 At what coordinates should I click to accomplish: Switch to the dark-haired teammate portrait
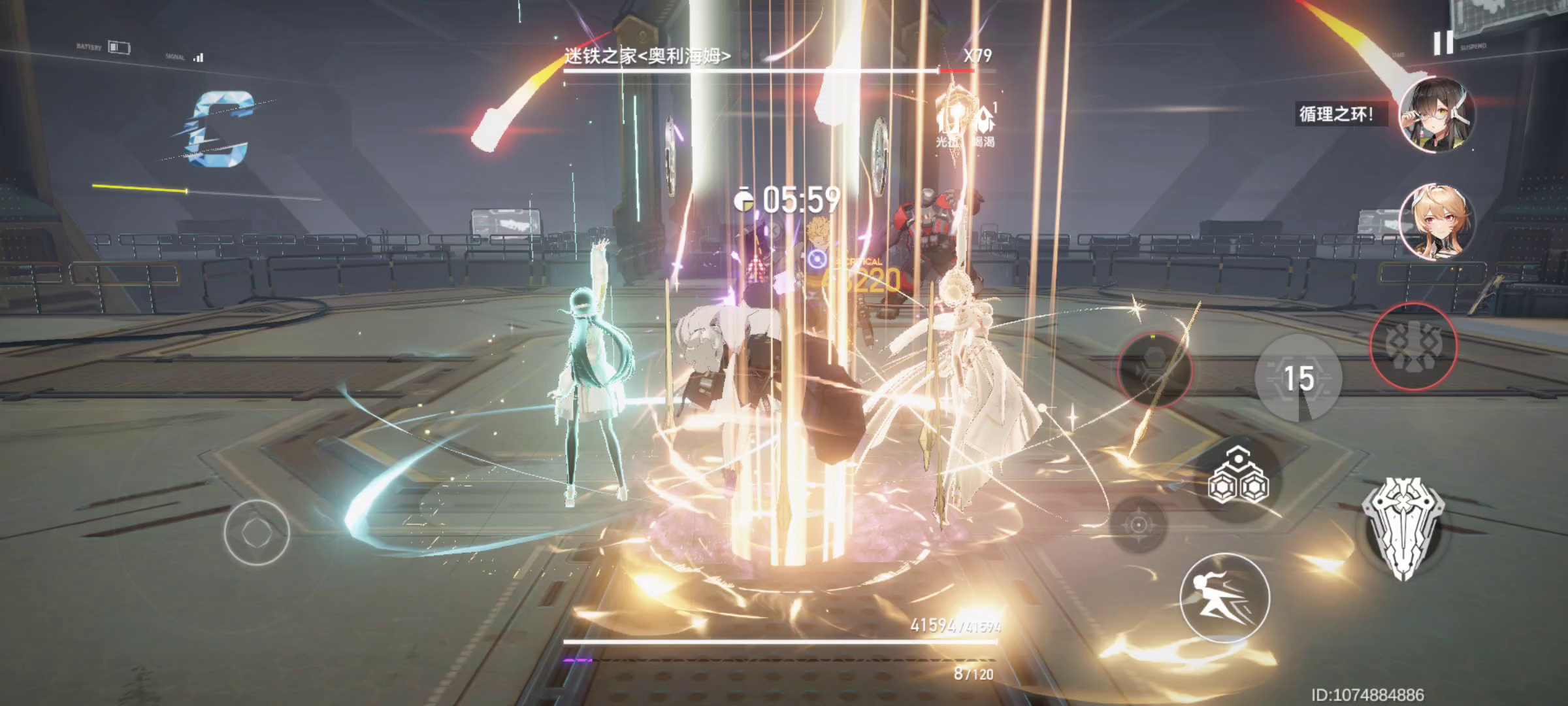pos(1436,115)
